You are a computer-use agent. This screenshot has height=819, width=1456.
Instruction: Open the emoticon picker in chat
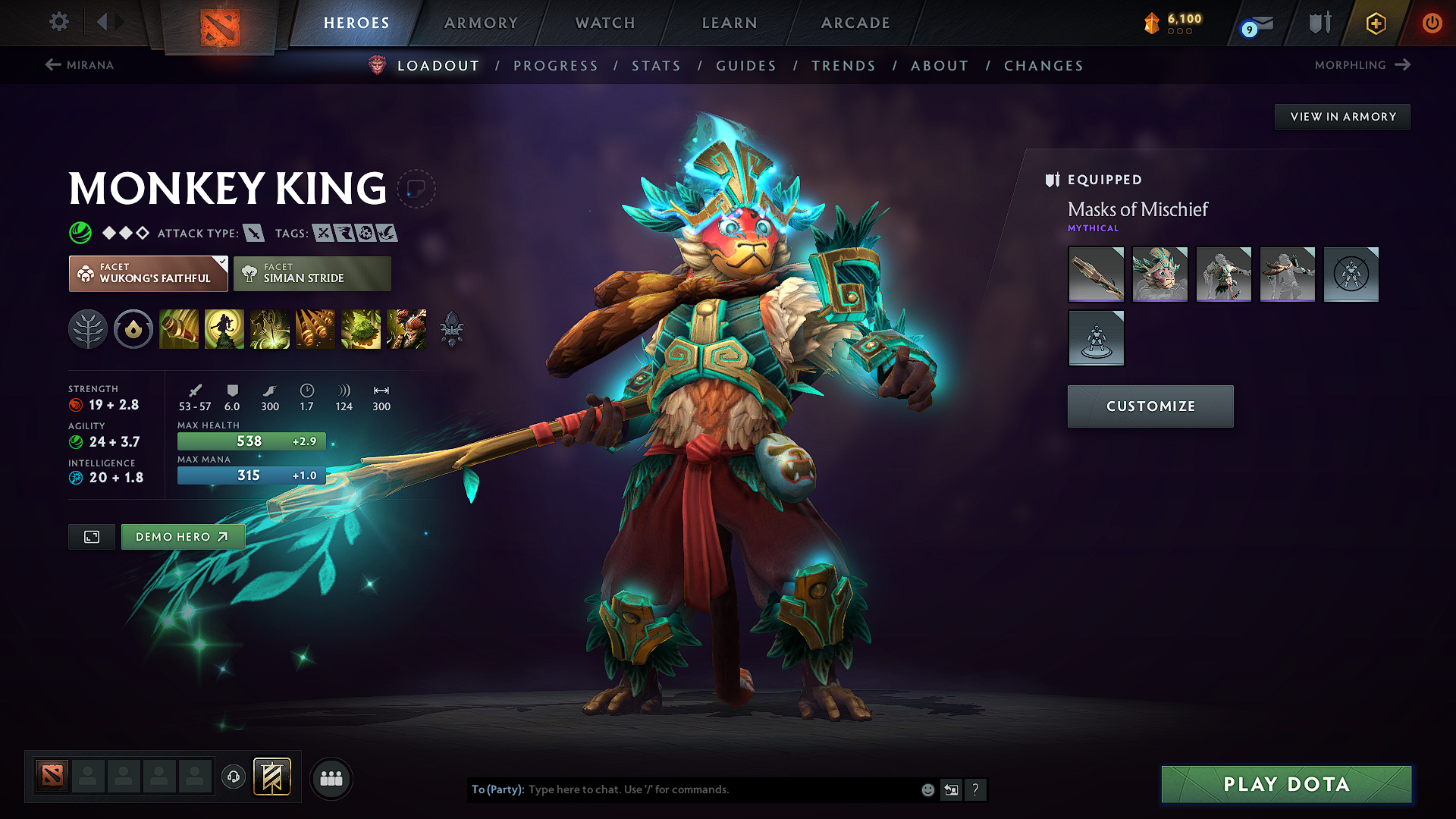927,789
